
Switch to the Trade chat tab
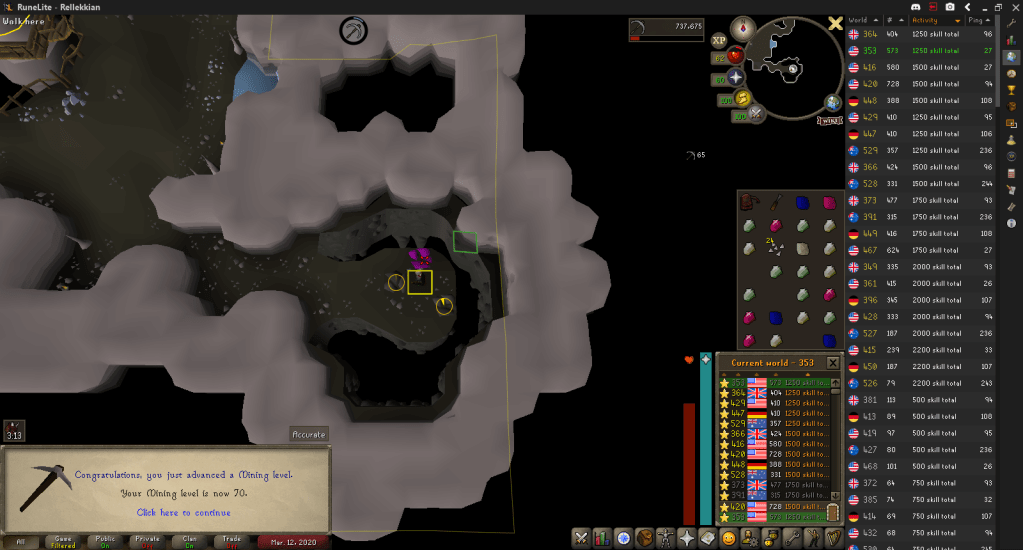pos(233,541)
